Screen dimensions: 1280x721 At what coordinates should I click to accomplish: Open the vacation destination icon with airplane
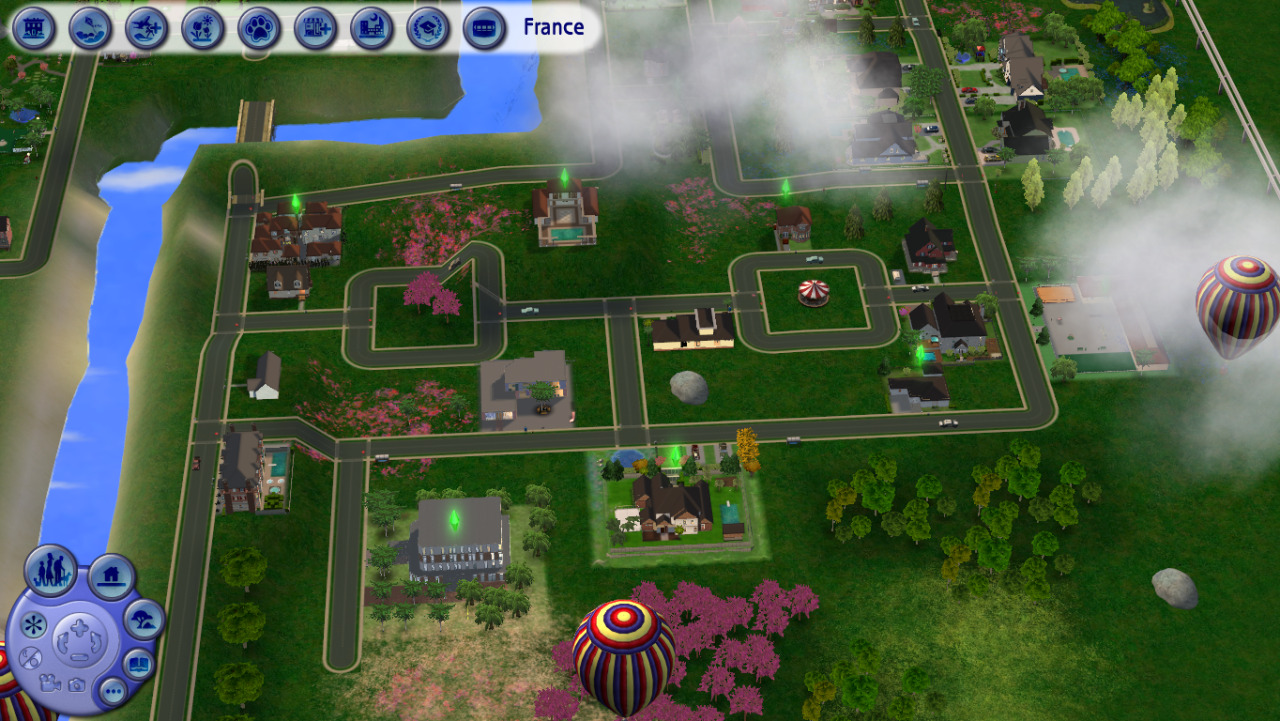click(x=147, y=28)
